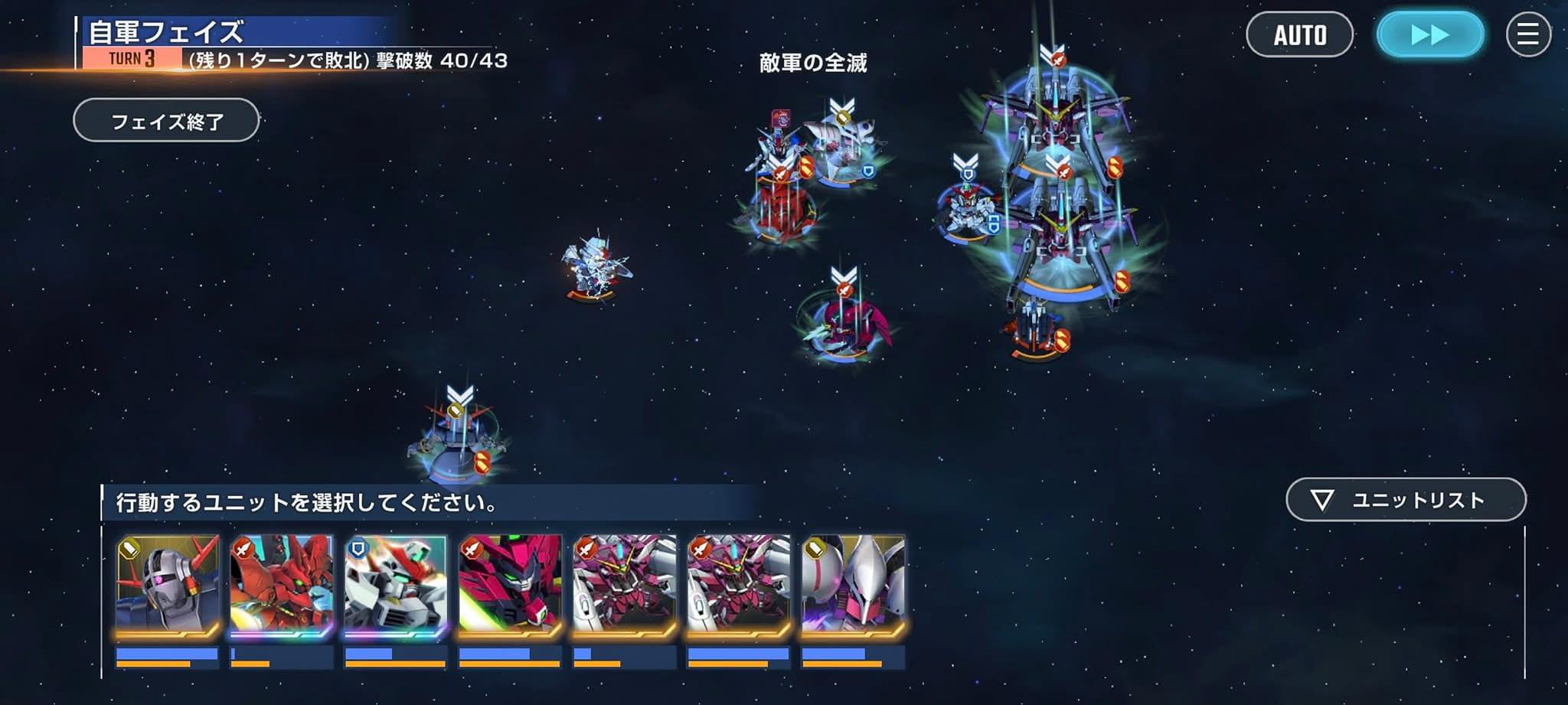This screenshot has width=1568, height=705.
Task: Pick the crimson Epyon-style unit portrait
Action: (x=510, y=586)
